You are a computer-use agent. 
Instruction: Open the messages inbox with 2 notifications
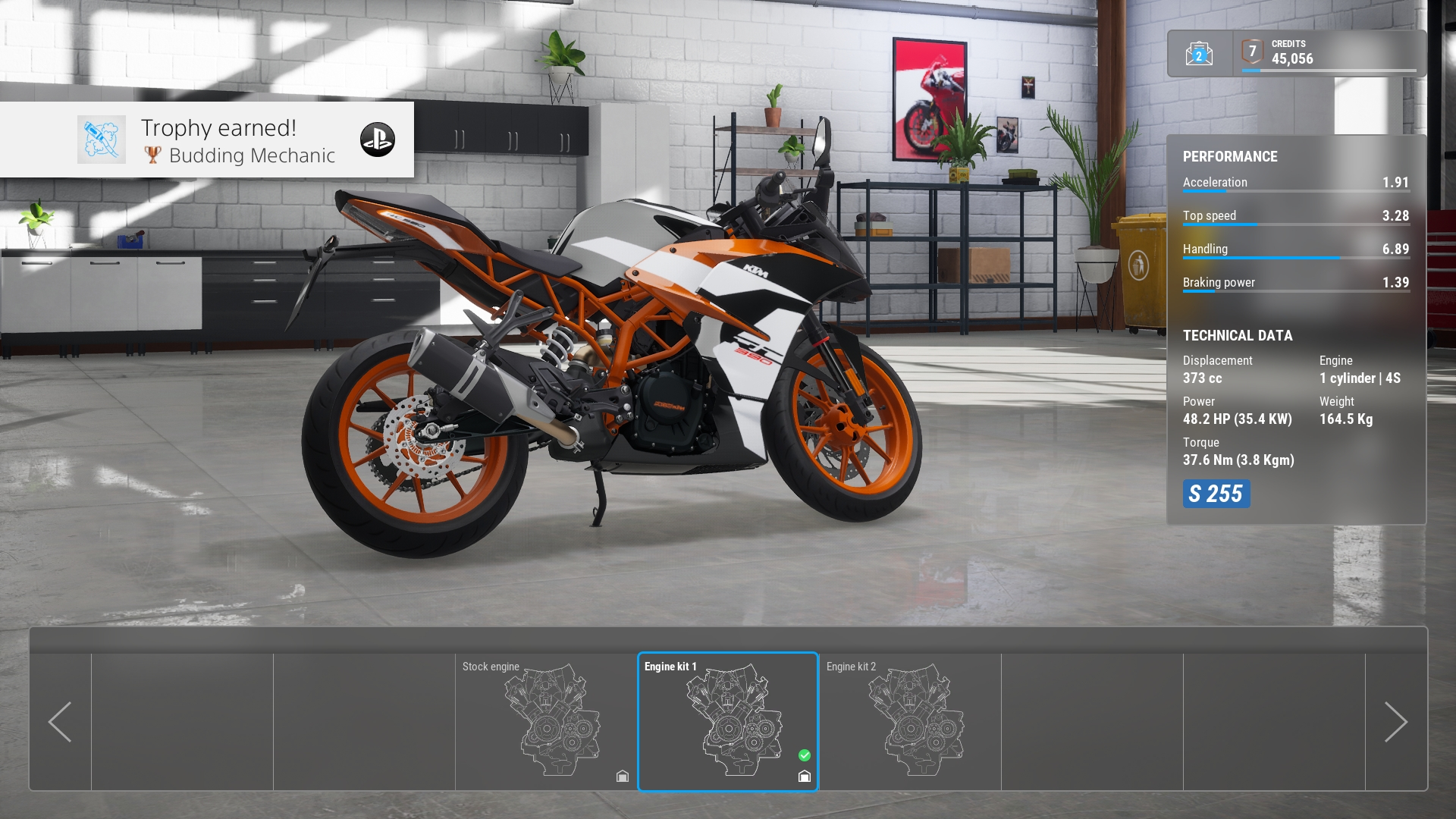[x=1198, y=55]
